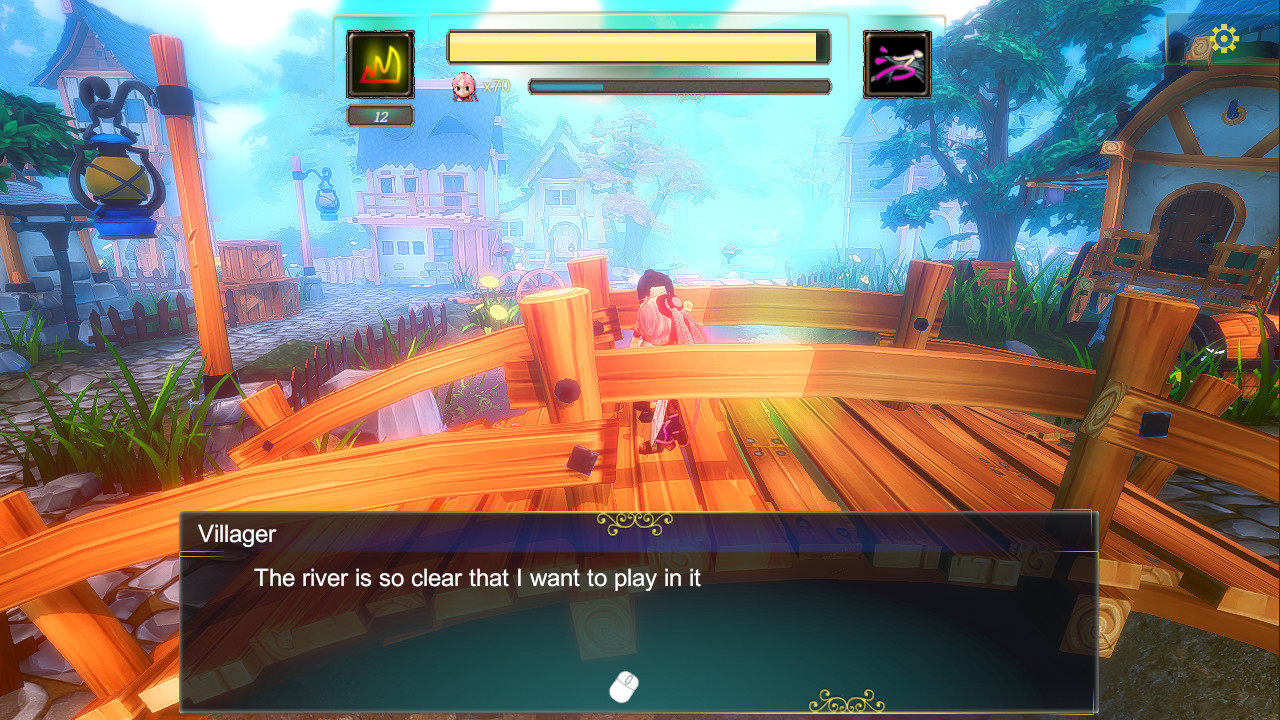The image size is (1280, 720).
Task: Use the pink dash ability icon
Action: pos(897,64)
